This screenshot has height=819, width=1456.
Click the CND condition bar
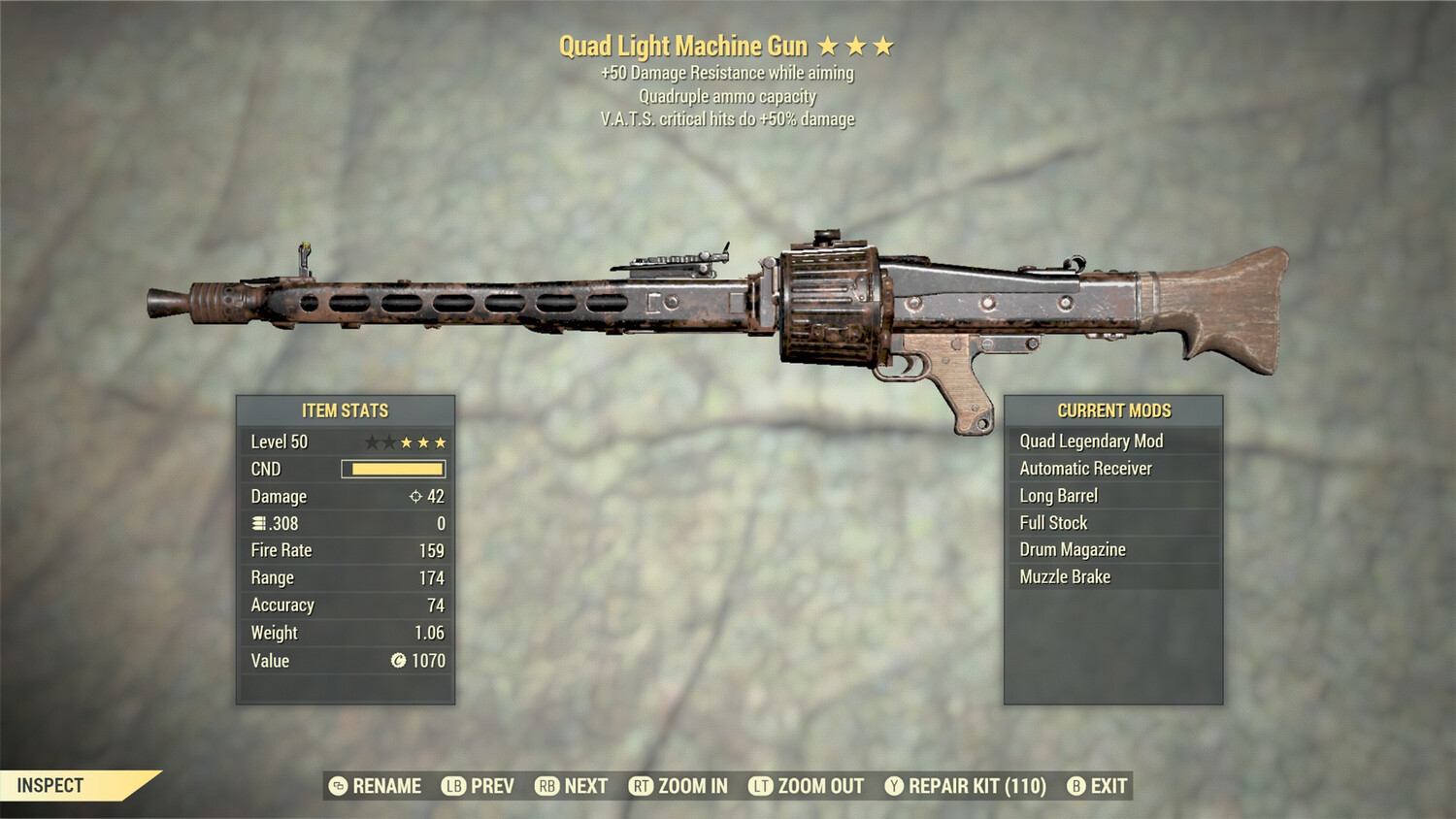click(394, 470)
